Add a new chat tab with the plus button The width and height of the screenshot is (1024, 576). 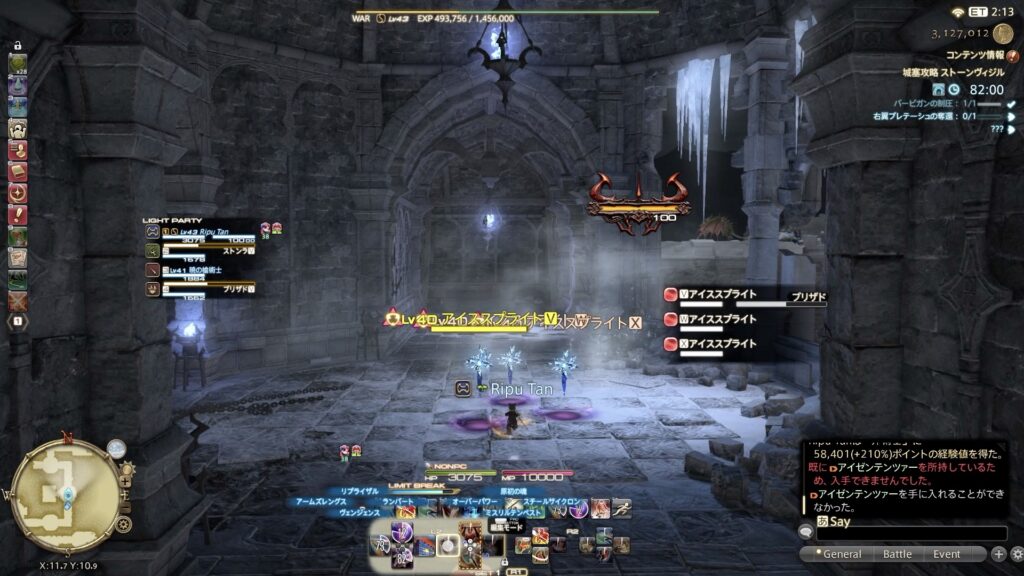[998, 554]
